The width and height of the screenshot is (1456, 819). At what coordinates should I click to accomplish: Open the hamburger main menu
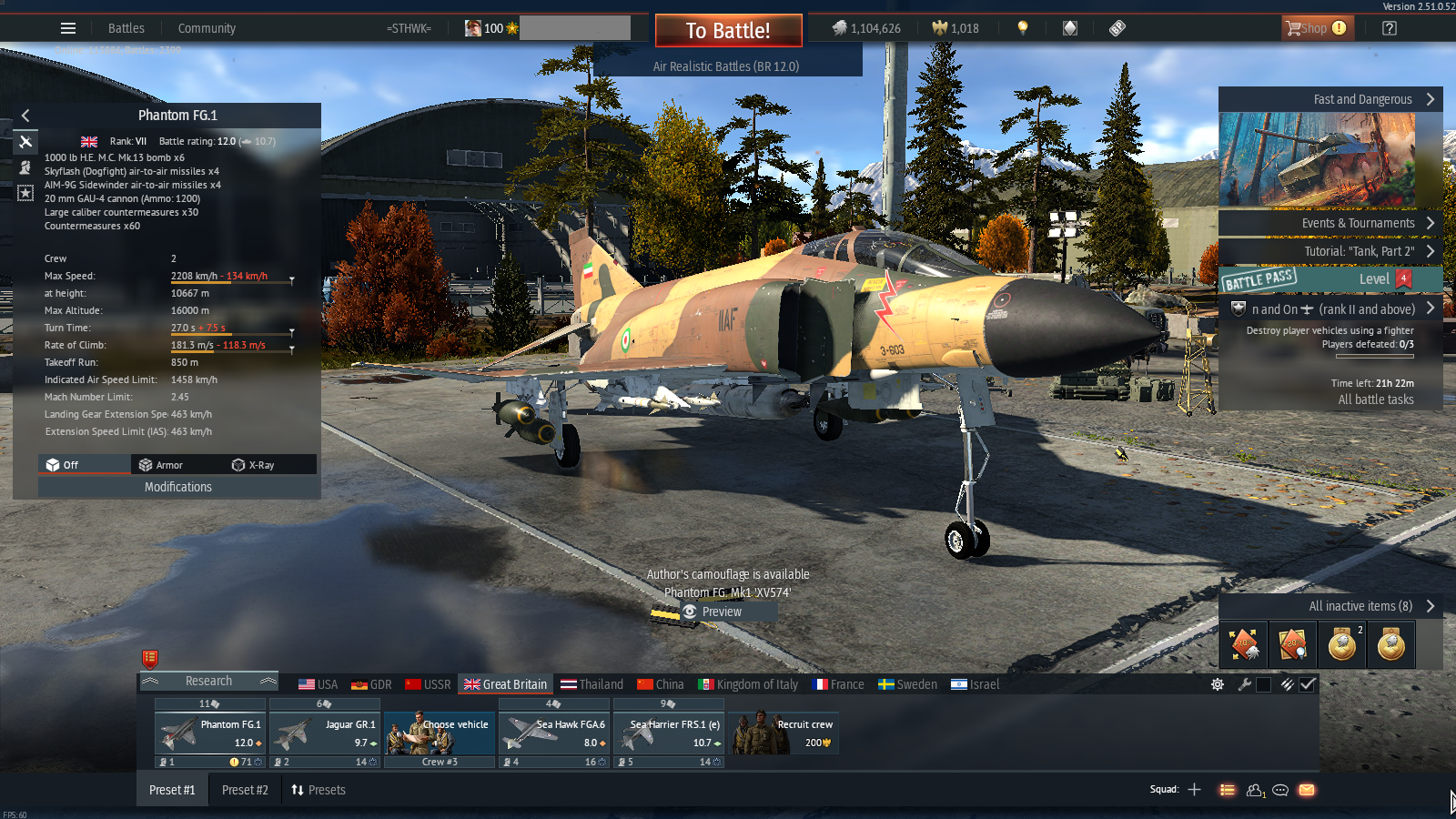[x=68, y=28]
